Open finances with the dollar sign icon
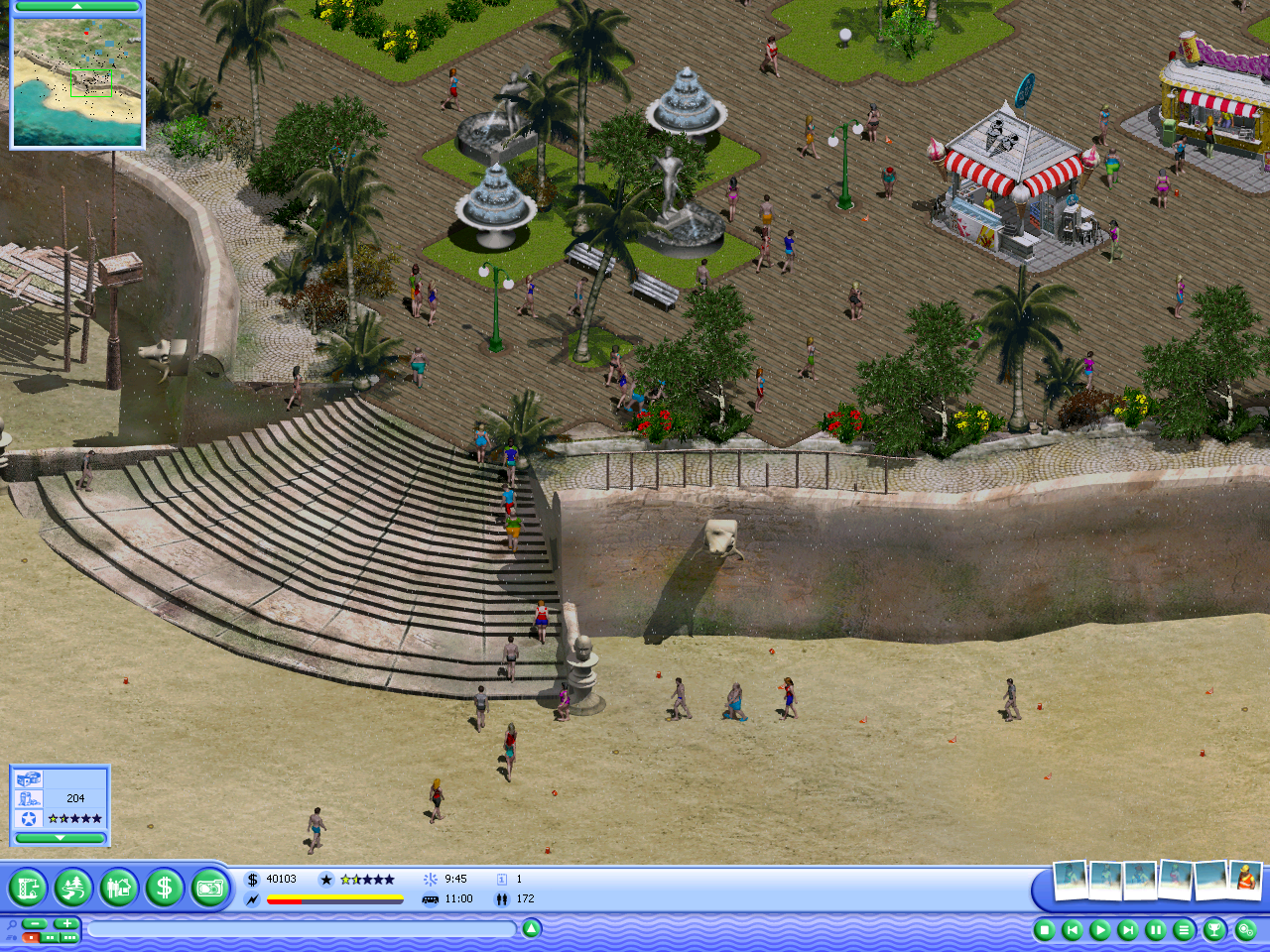The width and height of the screenshot is (1270, 952). [165, 888]
